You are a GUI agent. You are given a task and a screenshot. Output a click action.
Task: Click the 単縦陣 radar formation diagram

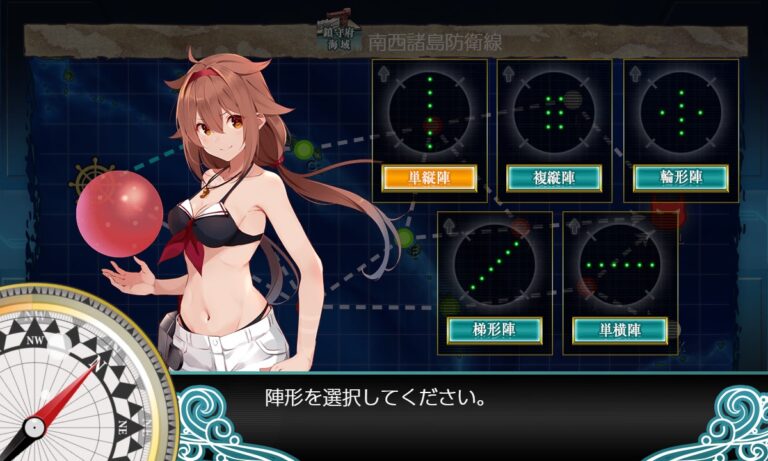(x=429, y=112)
